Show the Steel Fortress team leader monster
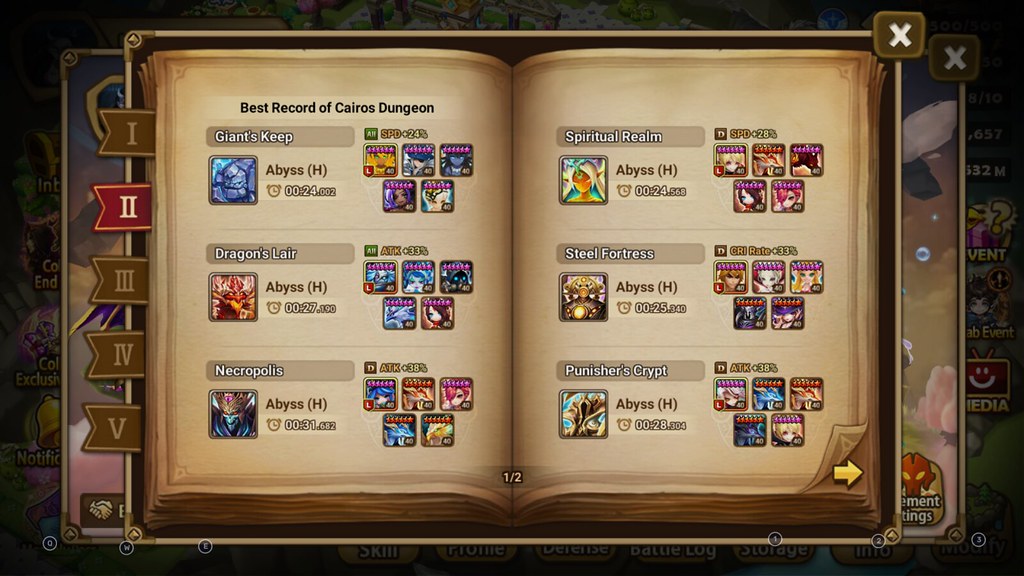The image size is (1024, 576). 730,277
